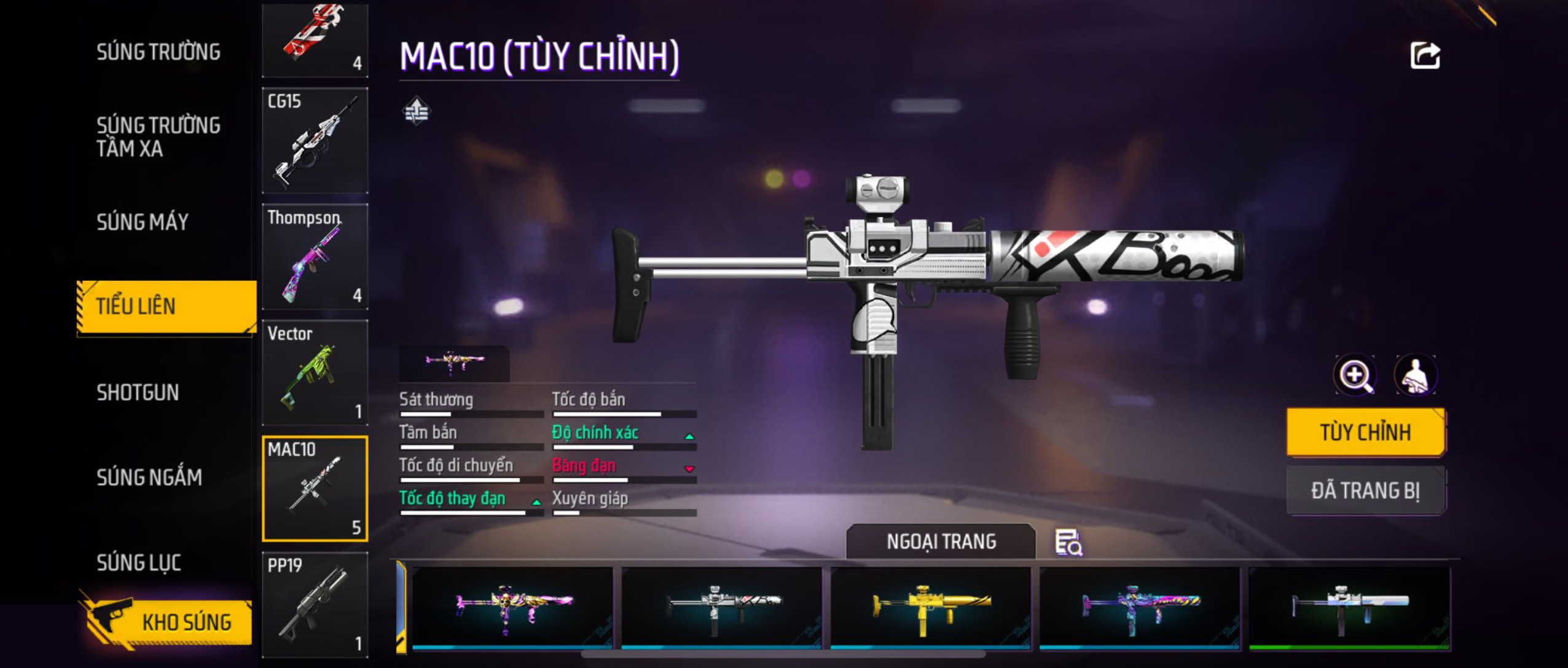Select the Vector weapon tile
This screenshot has height=668, width=1568.
tap(315, 372)
